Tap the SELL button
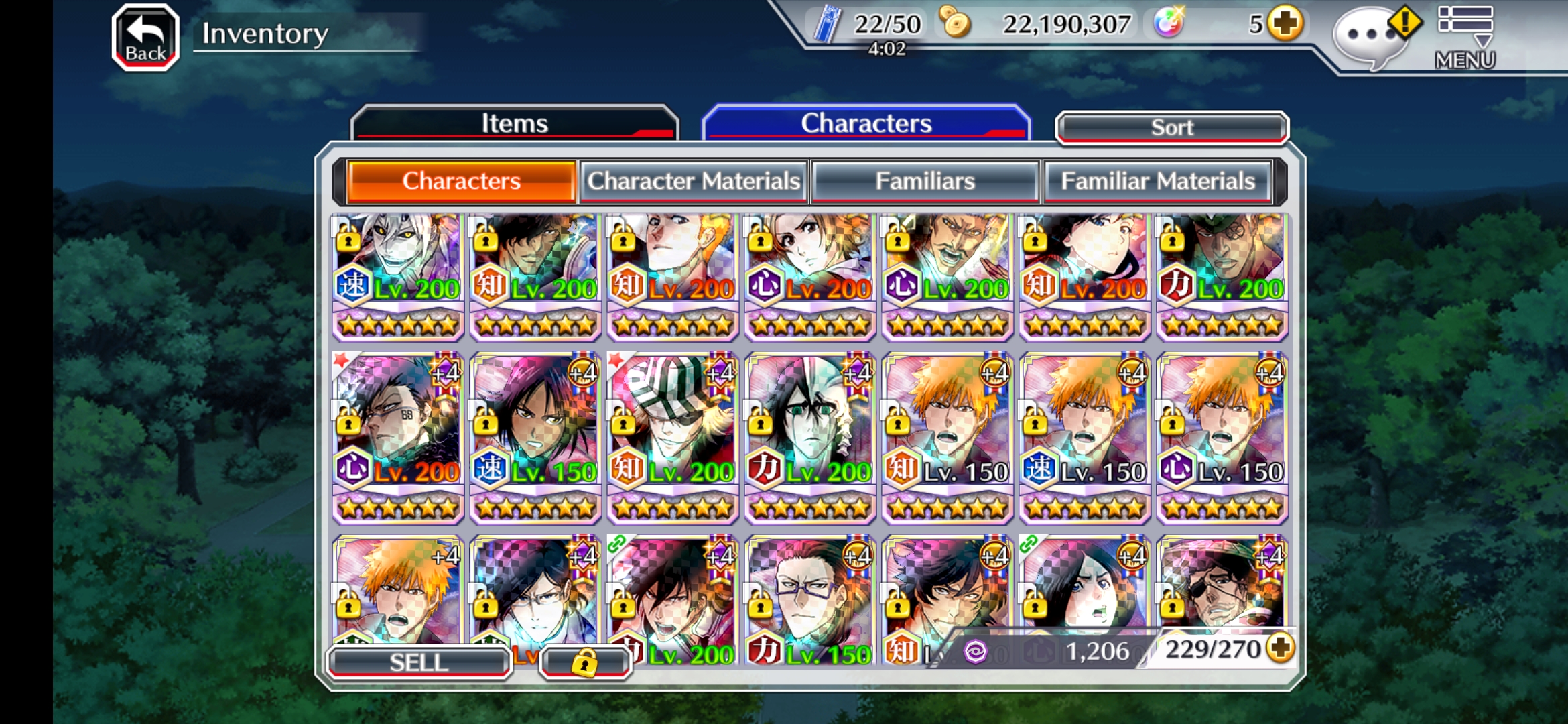The image size is (1568, 724). click(x=419, y=662)
